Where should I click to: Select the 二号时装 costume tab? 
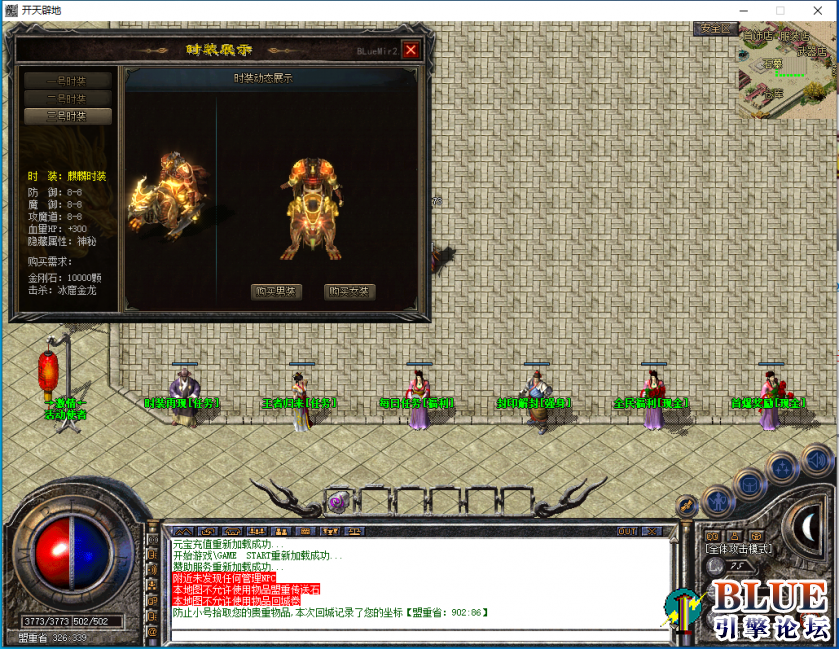(68, 99)
